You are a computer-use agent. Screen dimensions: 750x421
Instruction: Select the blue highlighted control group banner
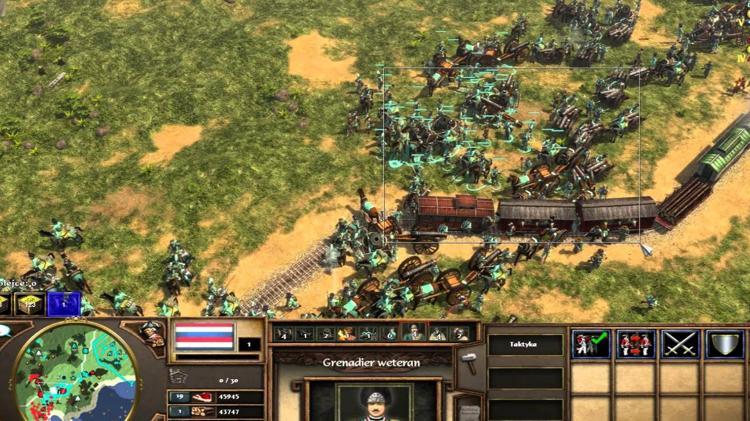tap(64, 302)
